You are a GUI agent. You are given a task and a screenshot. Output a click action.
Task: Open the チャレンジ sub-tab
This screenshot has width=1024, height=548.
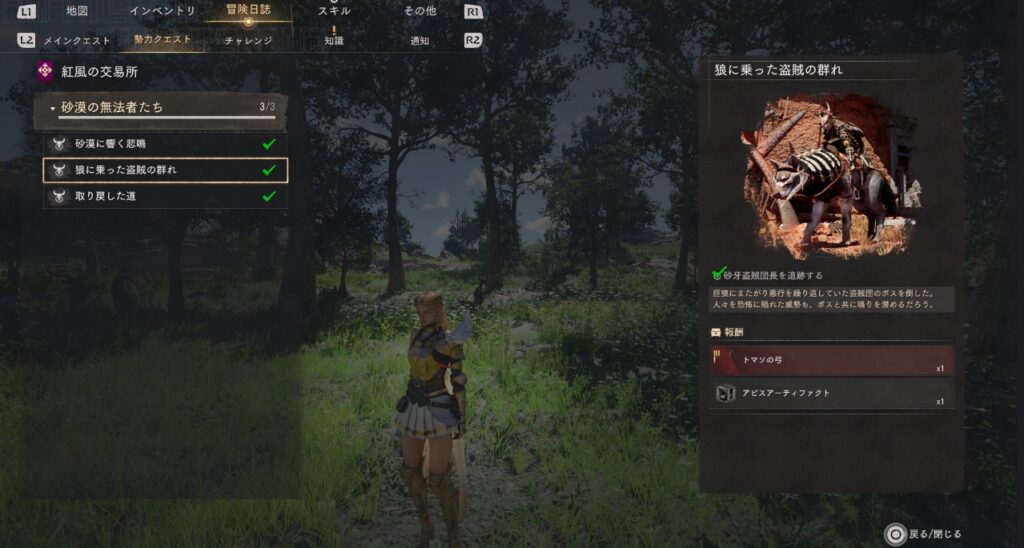point(248,41)
